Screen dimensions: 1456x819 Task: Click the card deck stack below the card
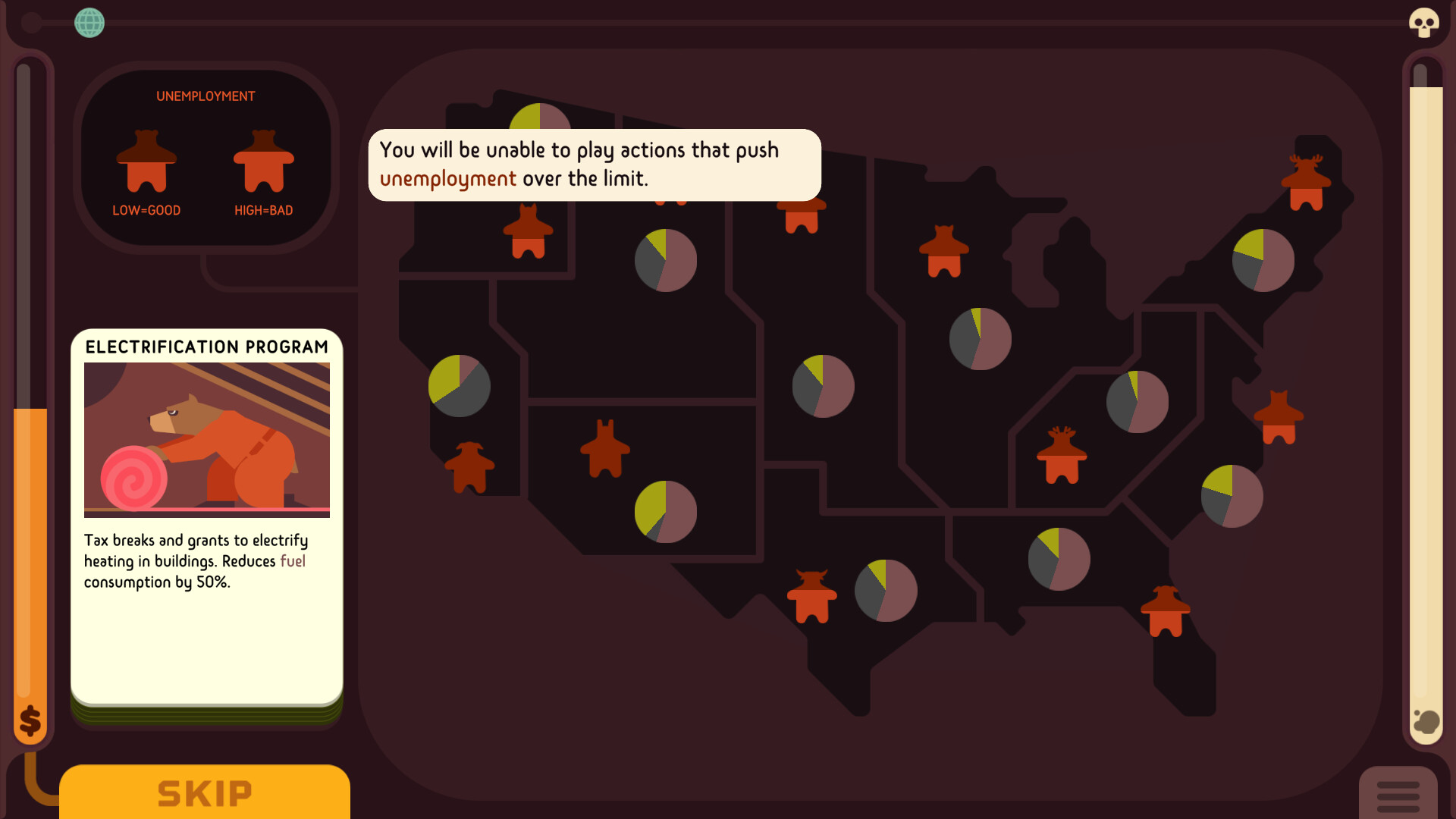(206, 713)
